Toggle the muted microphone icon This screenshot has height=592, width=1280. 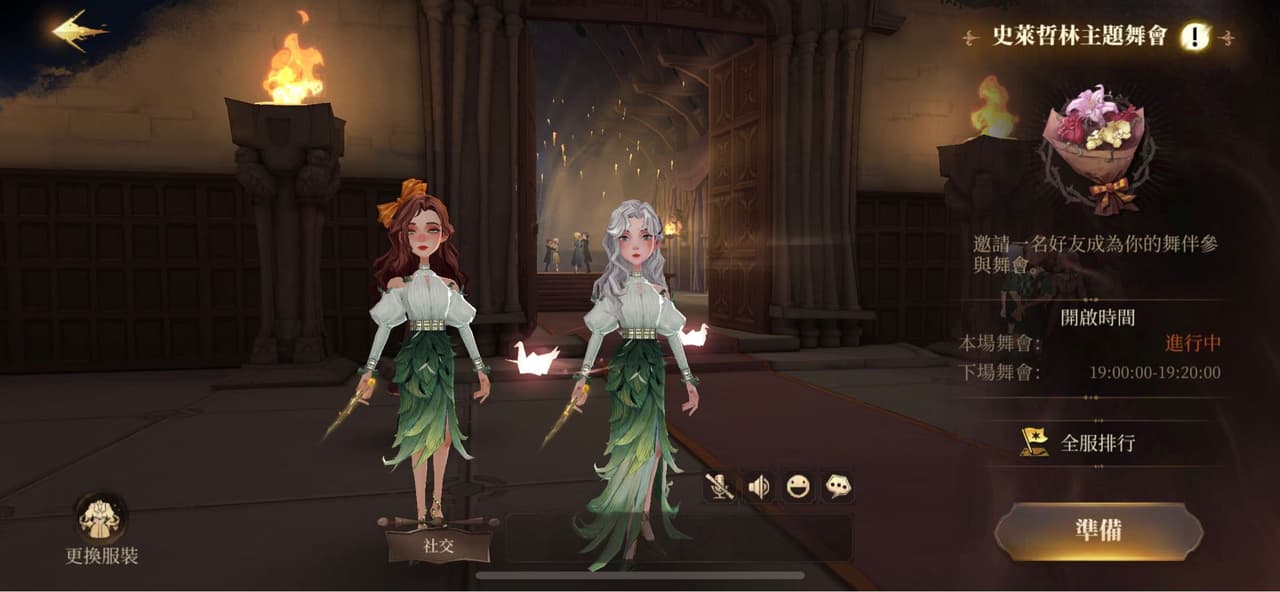pos(719,487)
